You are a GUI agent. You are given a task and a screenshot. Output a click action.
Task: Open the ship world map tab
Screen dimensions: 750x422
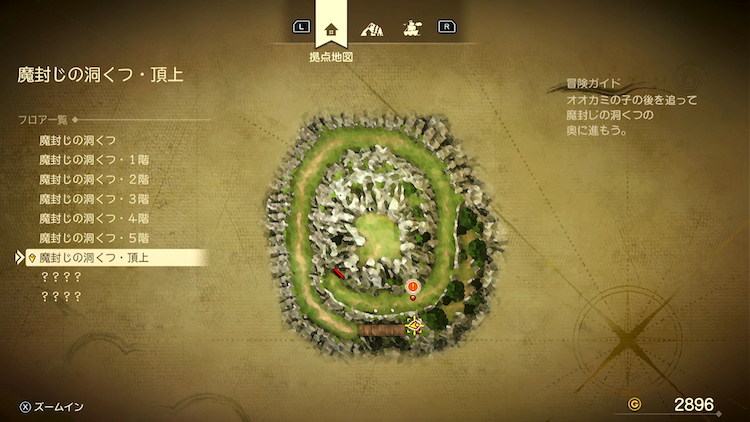tap(410, 28)
